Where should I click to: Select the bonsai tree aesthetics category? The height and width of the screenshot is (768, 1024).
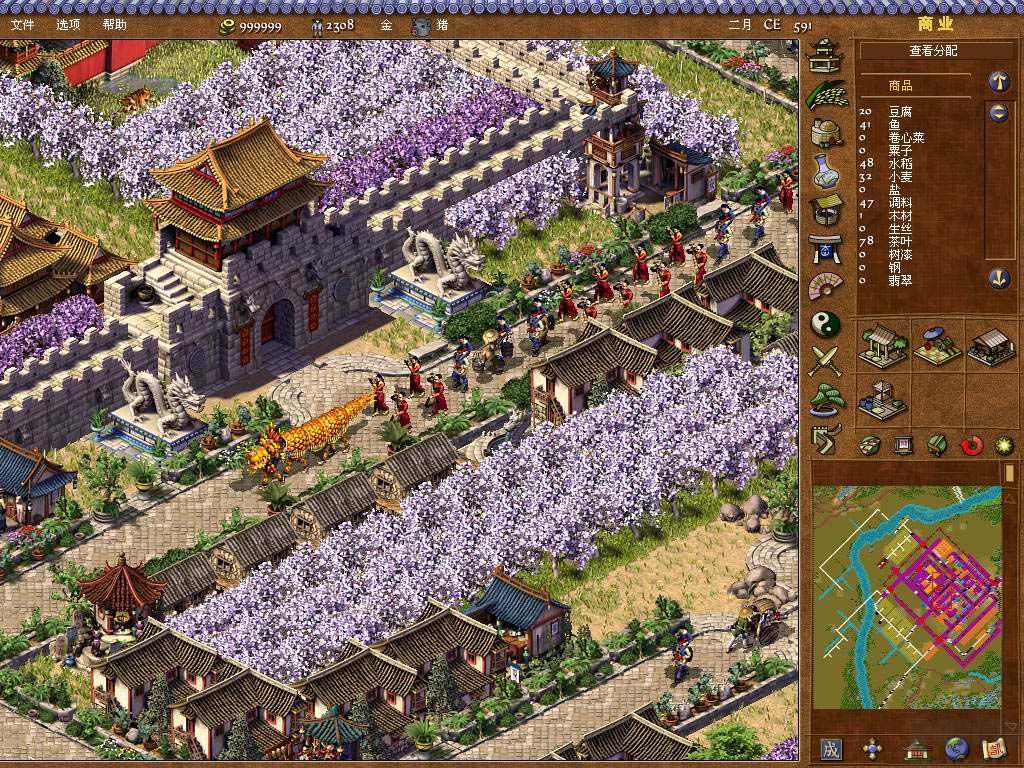pos(826,399)
